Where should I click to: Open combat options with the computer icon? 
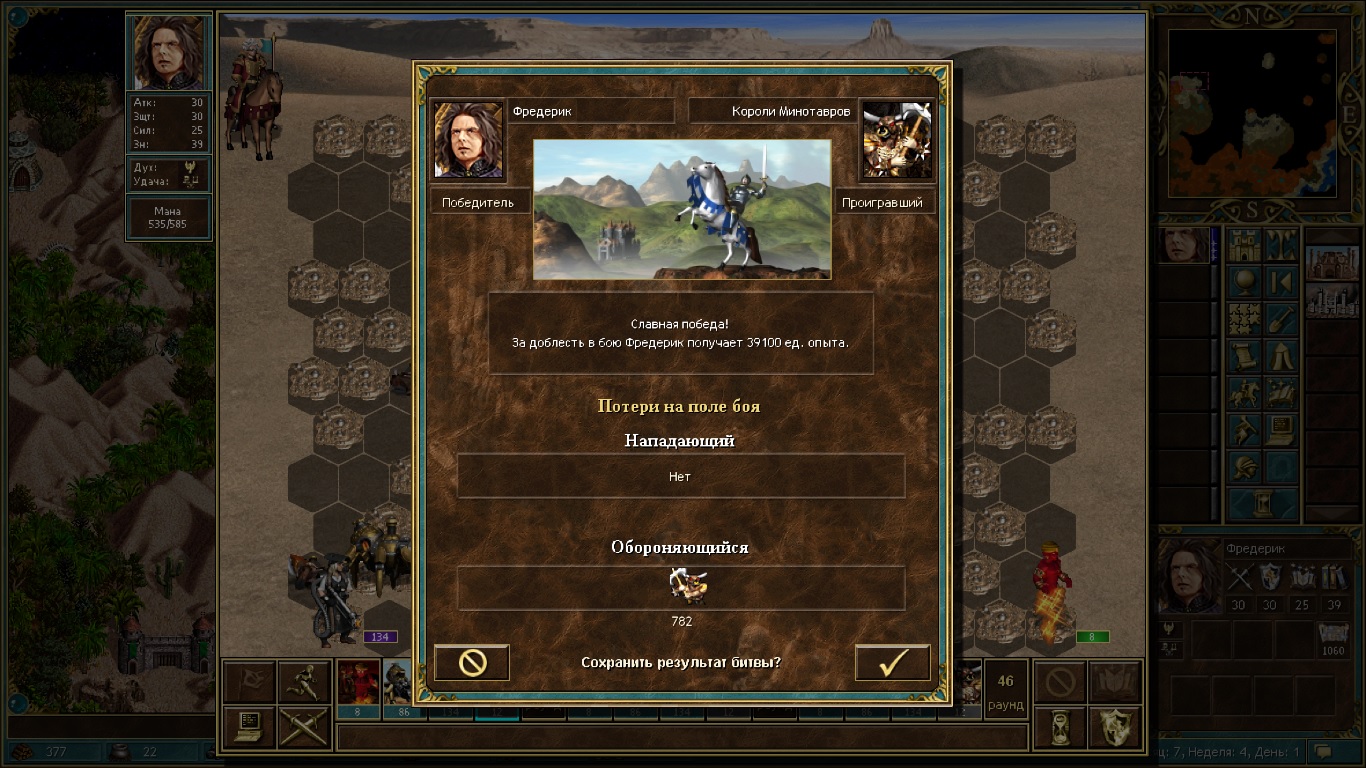[248, 727]
